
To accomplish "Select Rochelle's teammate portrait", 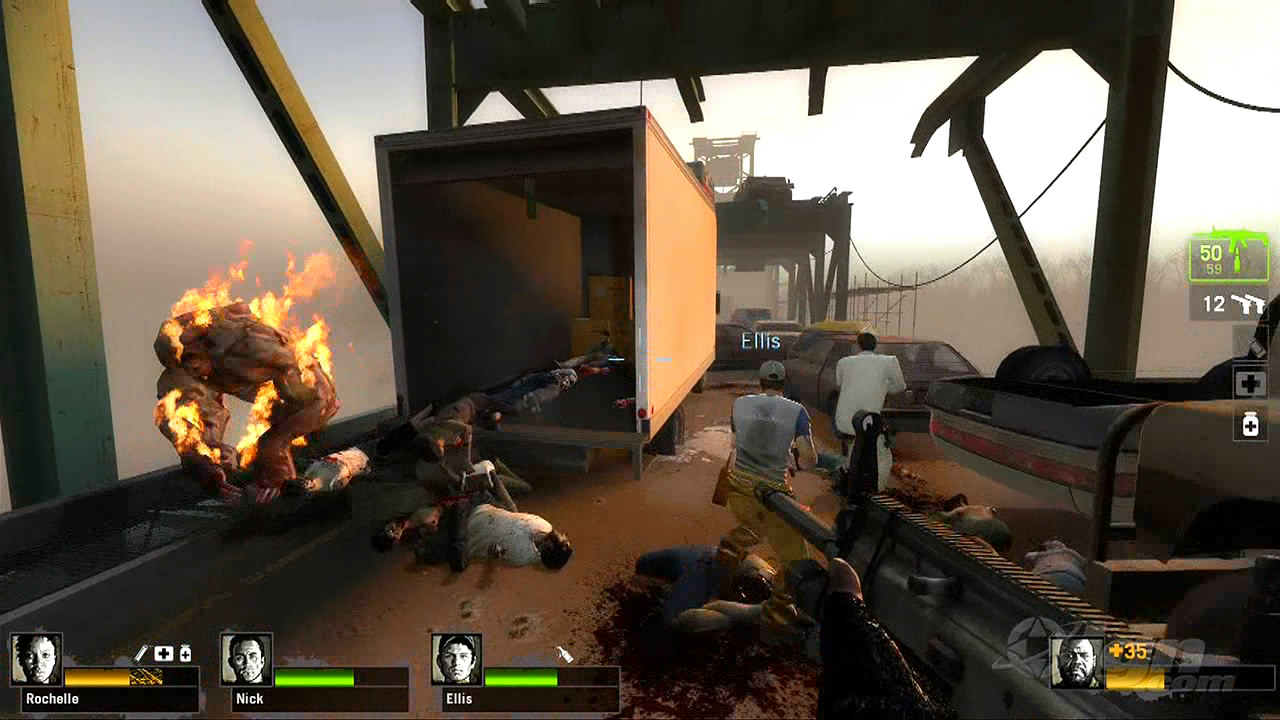I will [x=37, y=659].
